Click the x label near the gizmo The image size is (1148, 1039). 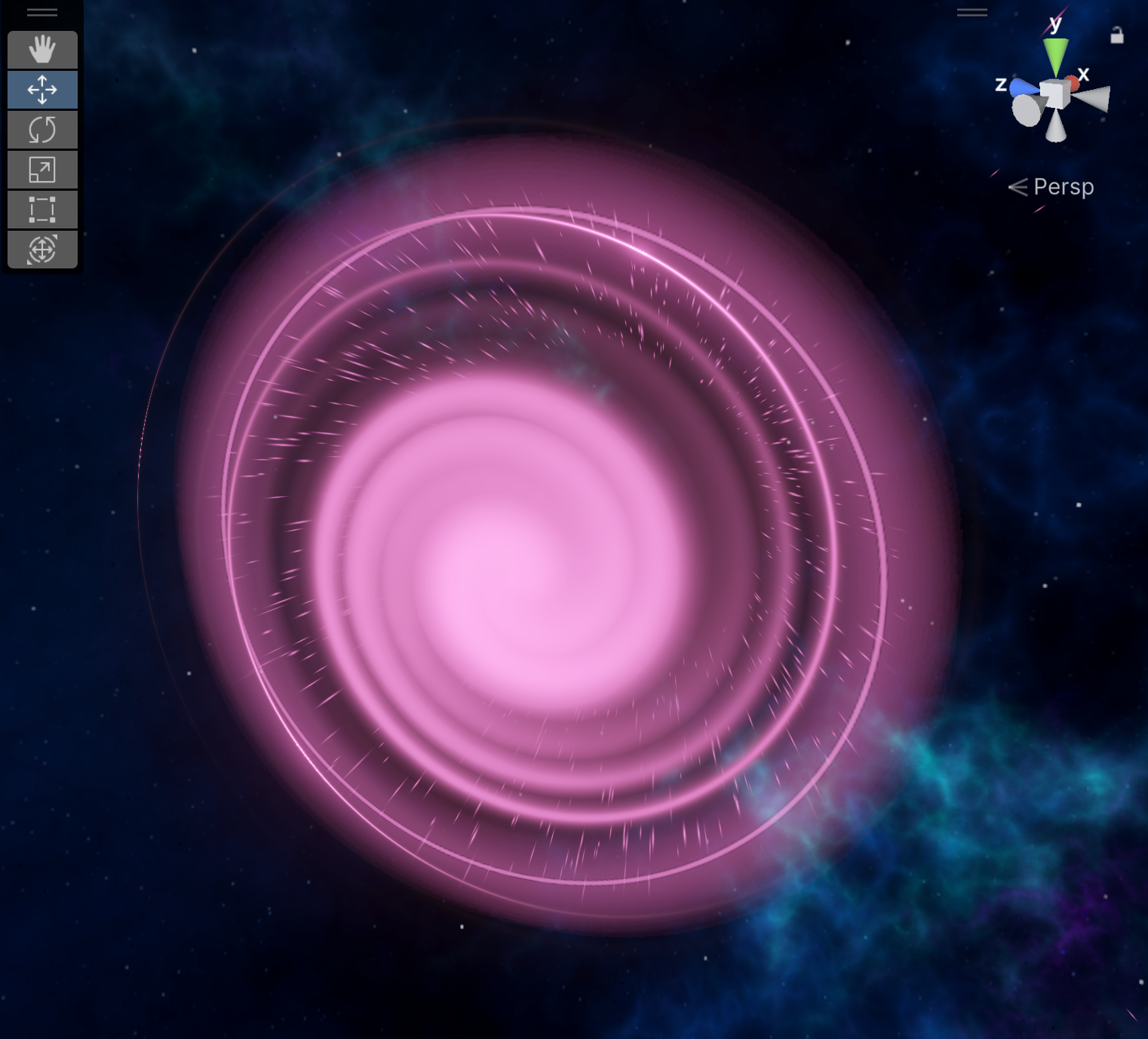[x=1083, y=74]
